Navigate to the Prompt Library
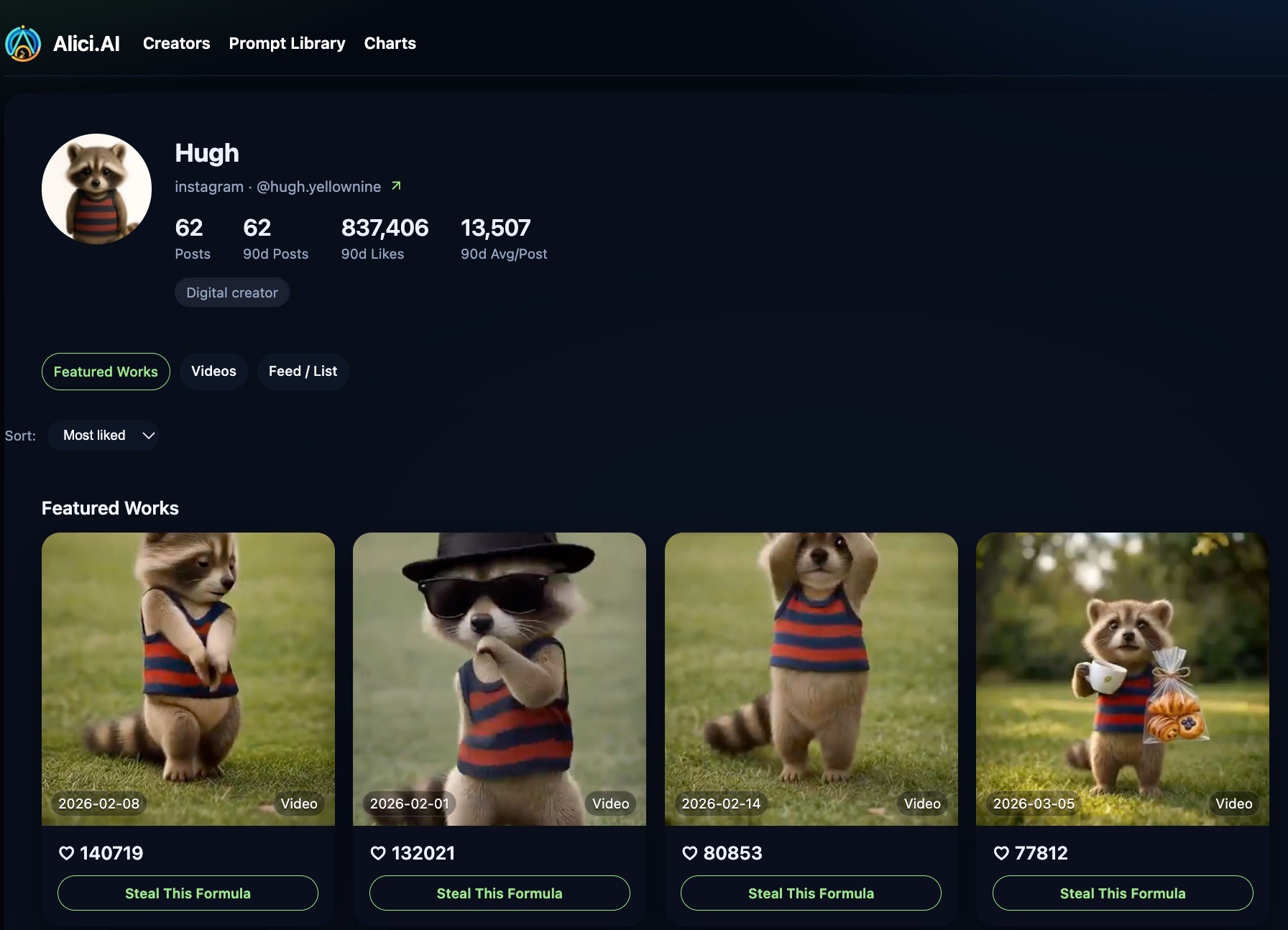 [287, 43]
